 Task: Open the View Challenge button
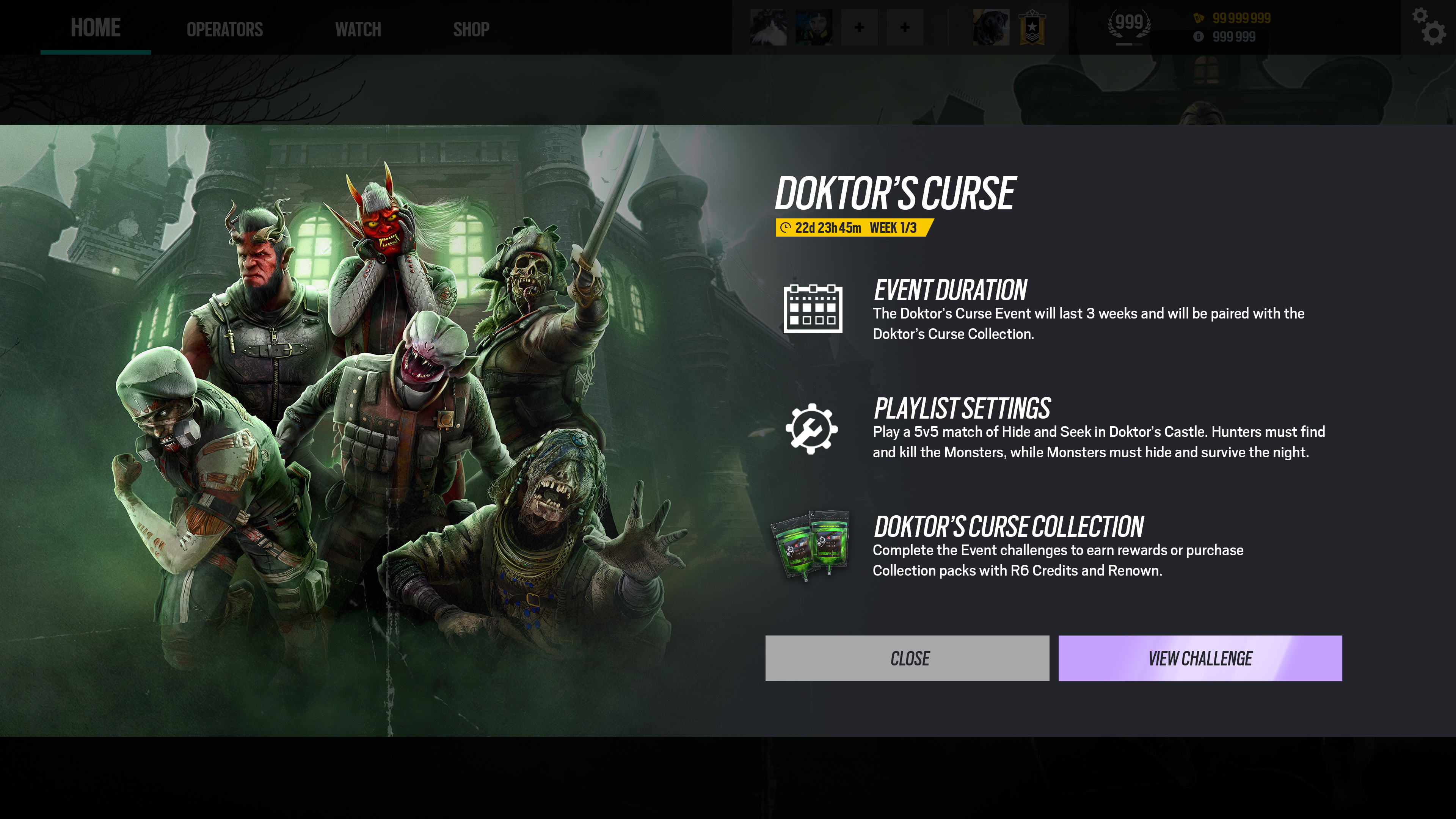click(1199, 658)
